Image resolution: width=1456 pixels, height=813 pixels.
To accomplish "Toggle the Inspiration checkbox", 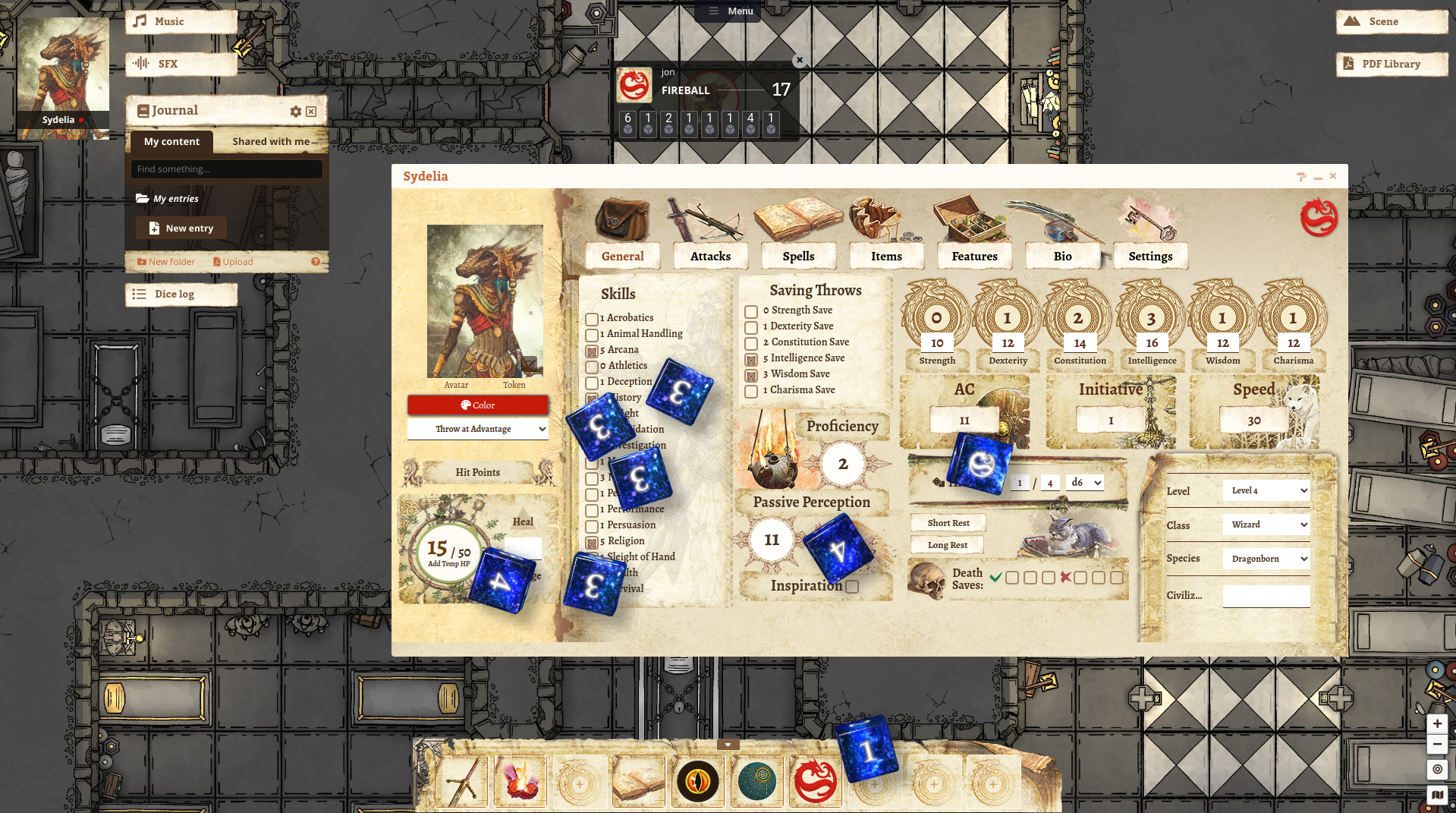I will tap(851, 587).
